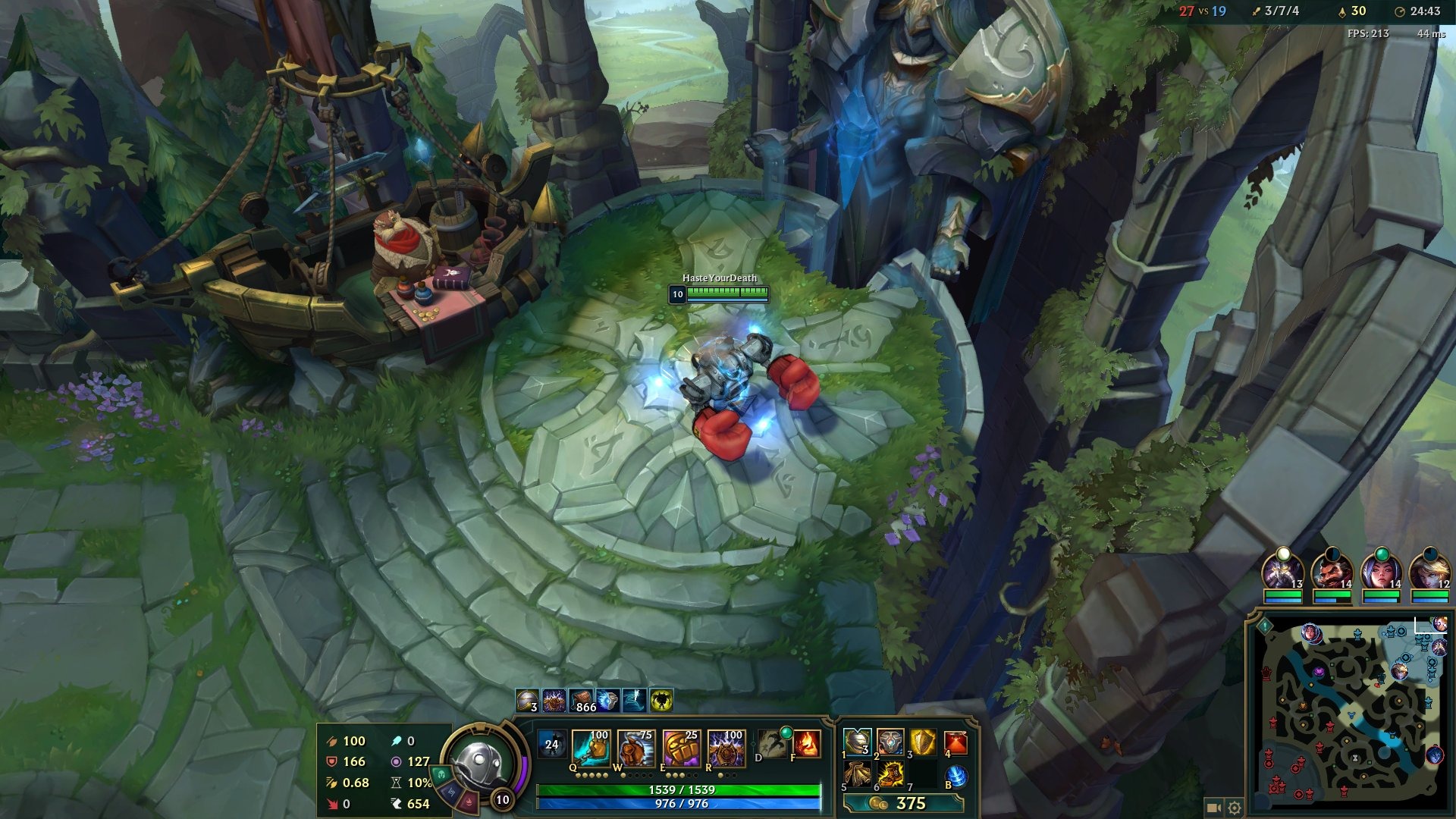Cast the Overdrive W ability
The image size is (1456, 819).
pyautogui.click(x=635, y=748)
